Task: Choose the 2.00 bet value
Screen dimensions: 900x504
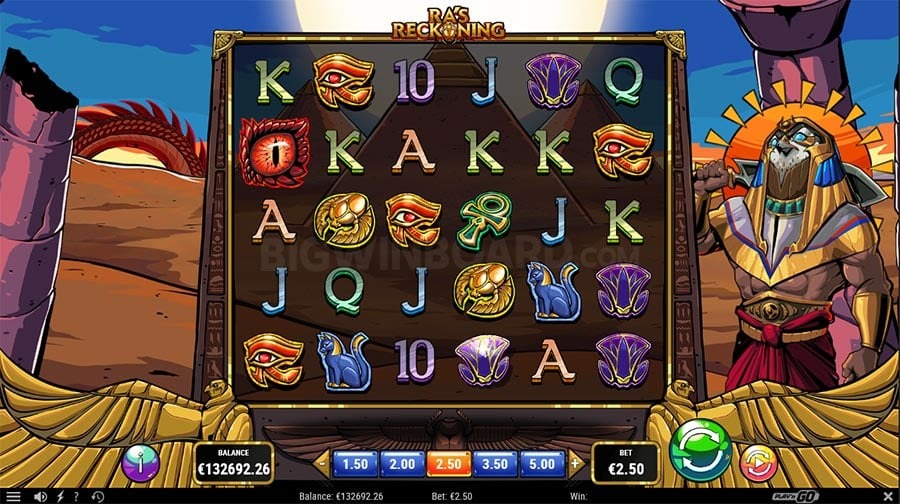Action: (401, 463)
